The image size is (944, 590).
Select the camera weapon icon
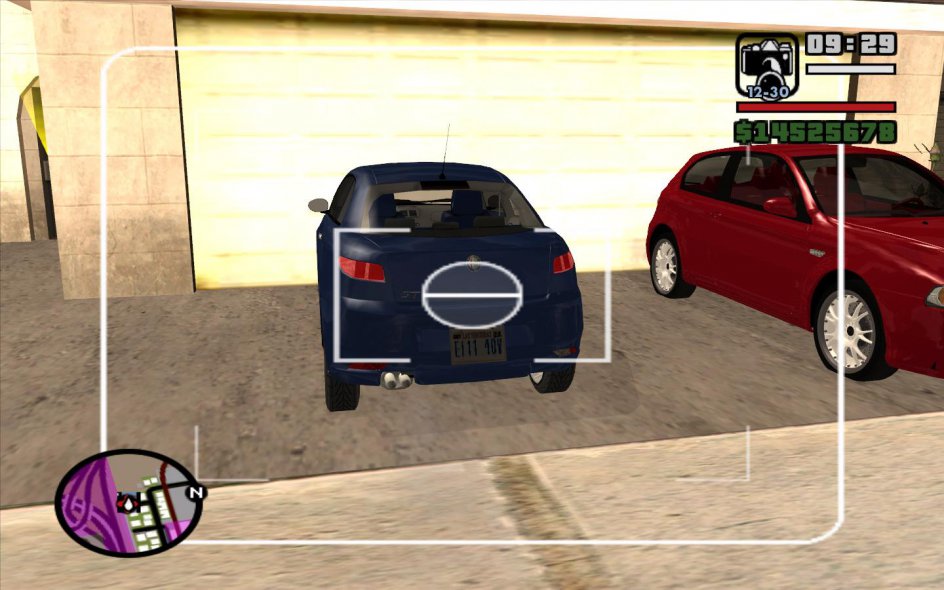point(767,66)
